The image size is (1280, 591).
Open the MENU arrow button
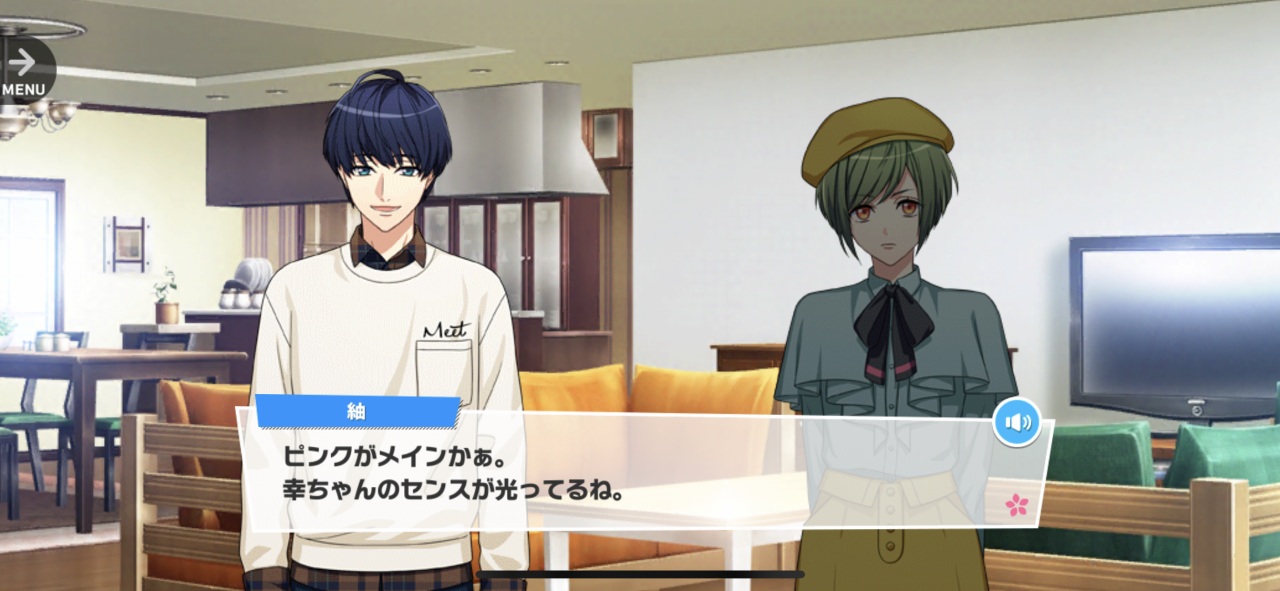[x=23, y=69]
